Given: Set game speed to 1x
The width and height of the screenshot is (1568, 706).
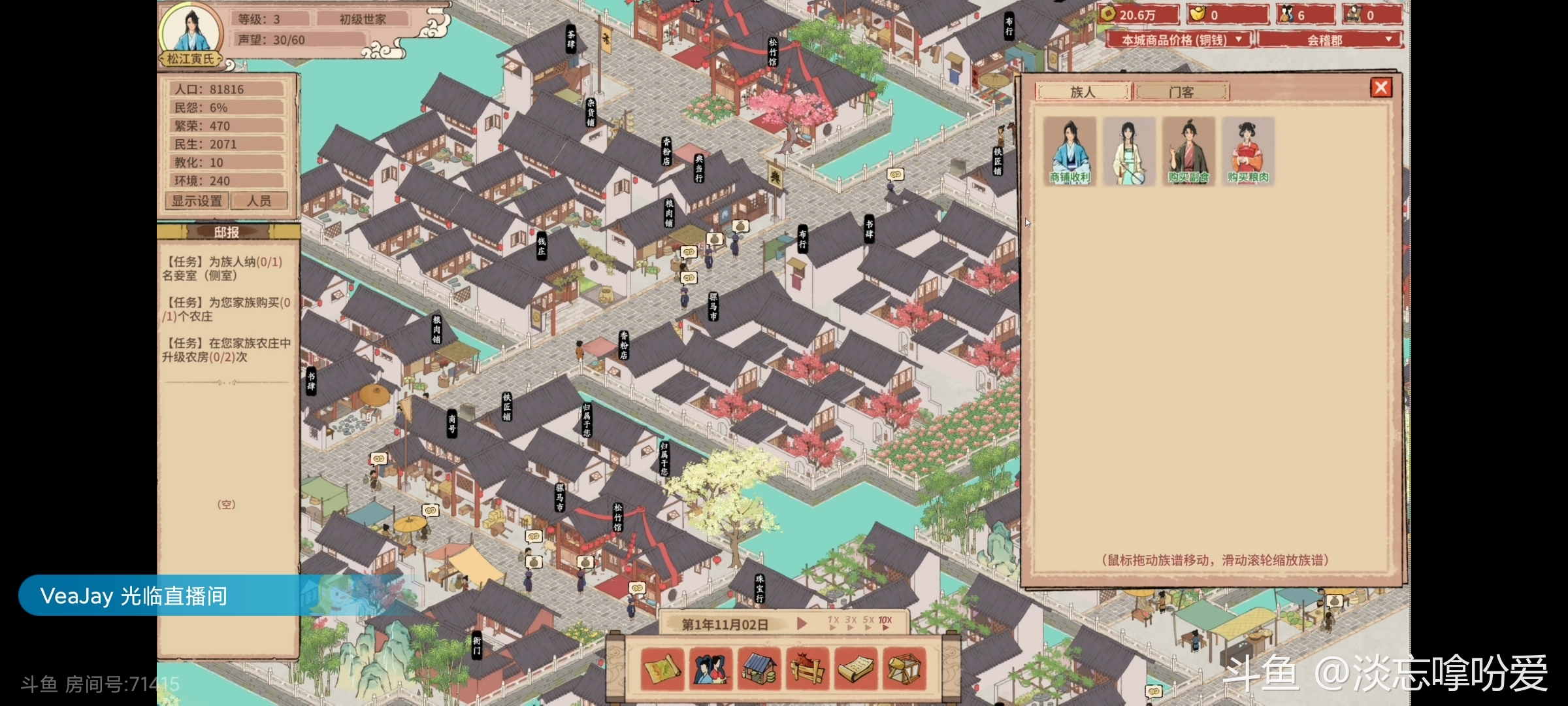Looking at the screenshot, I should click(833, 623).
